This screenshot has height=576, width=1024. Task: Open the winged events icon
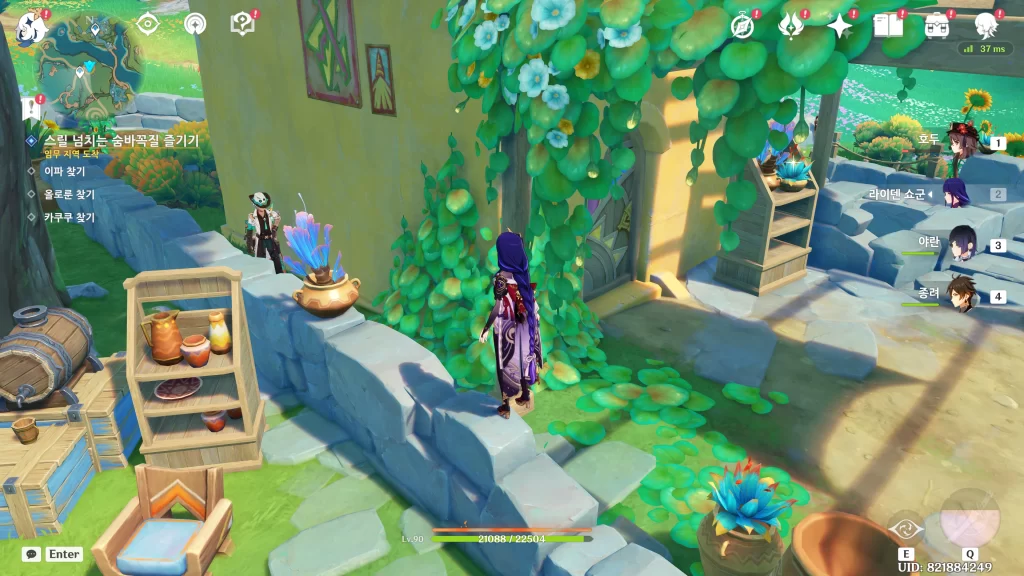pyautogui.click(x=791, y=25)
